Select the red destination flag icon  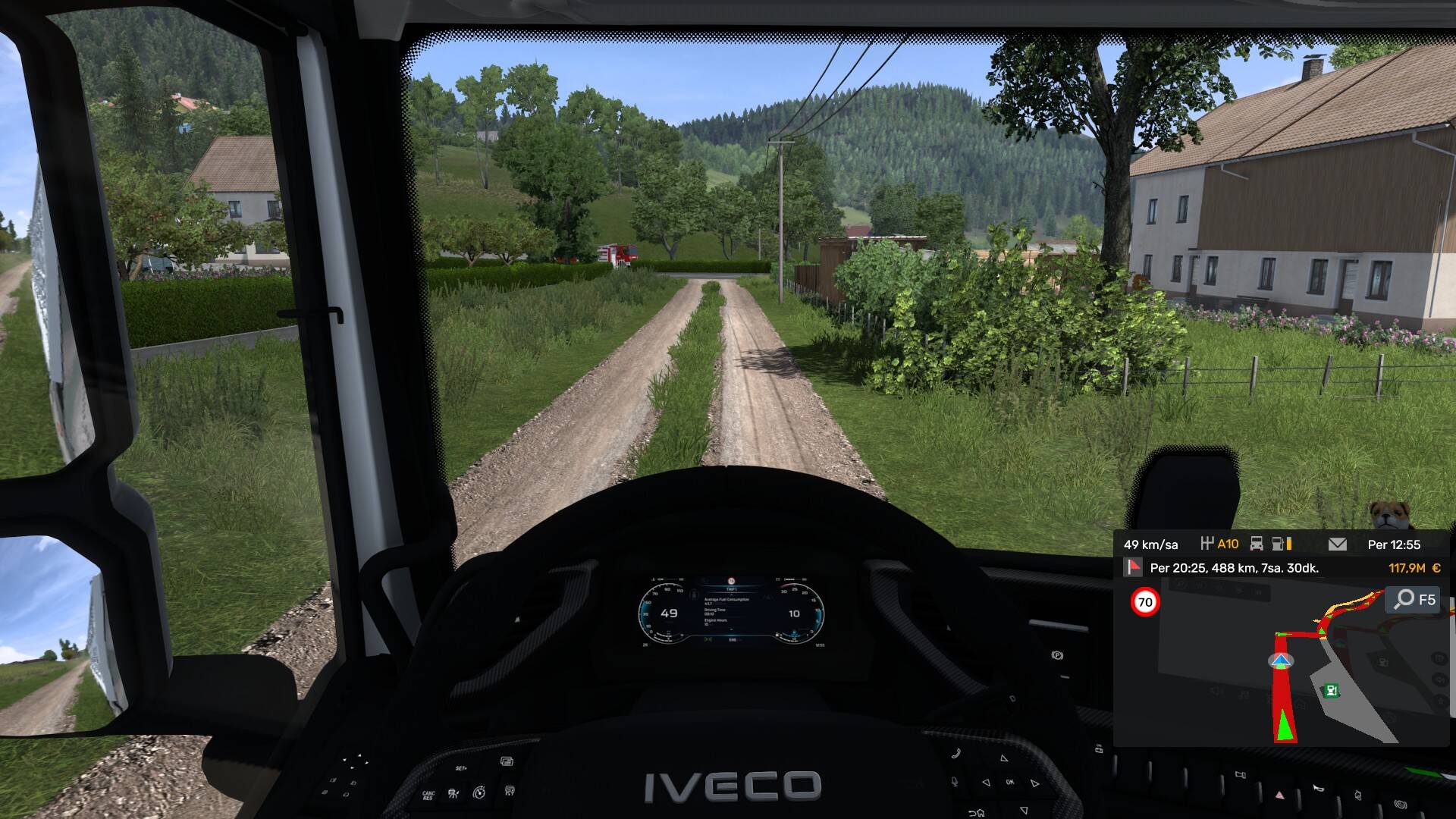point(1134,567)
